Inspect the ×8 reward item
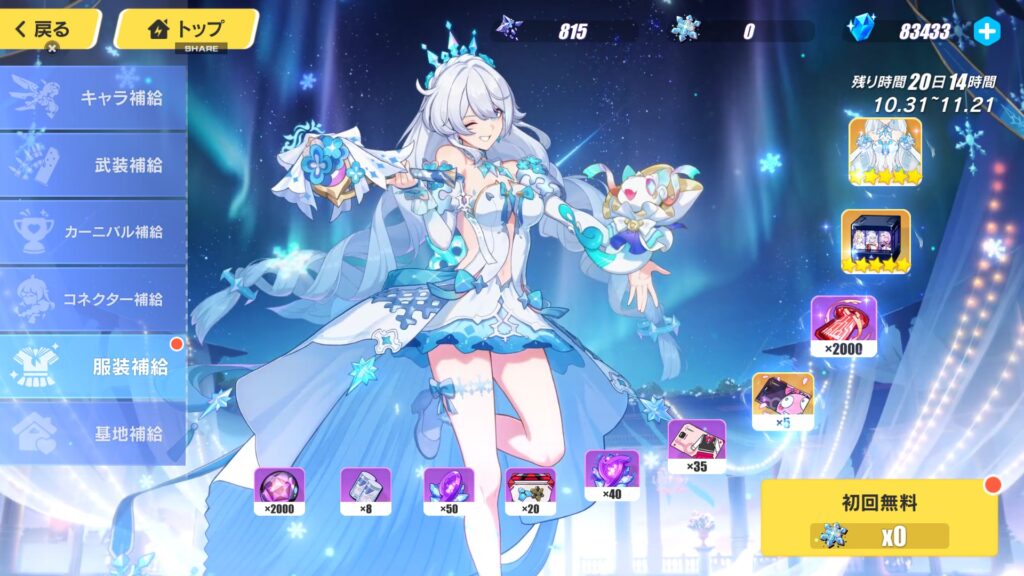This screenshot has width=1024, height=576. pos(365,492)
